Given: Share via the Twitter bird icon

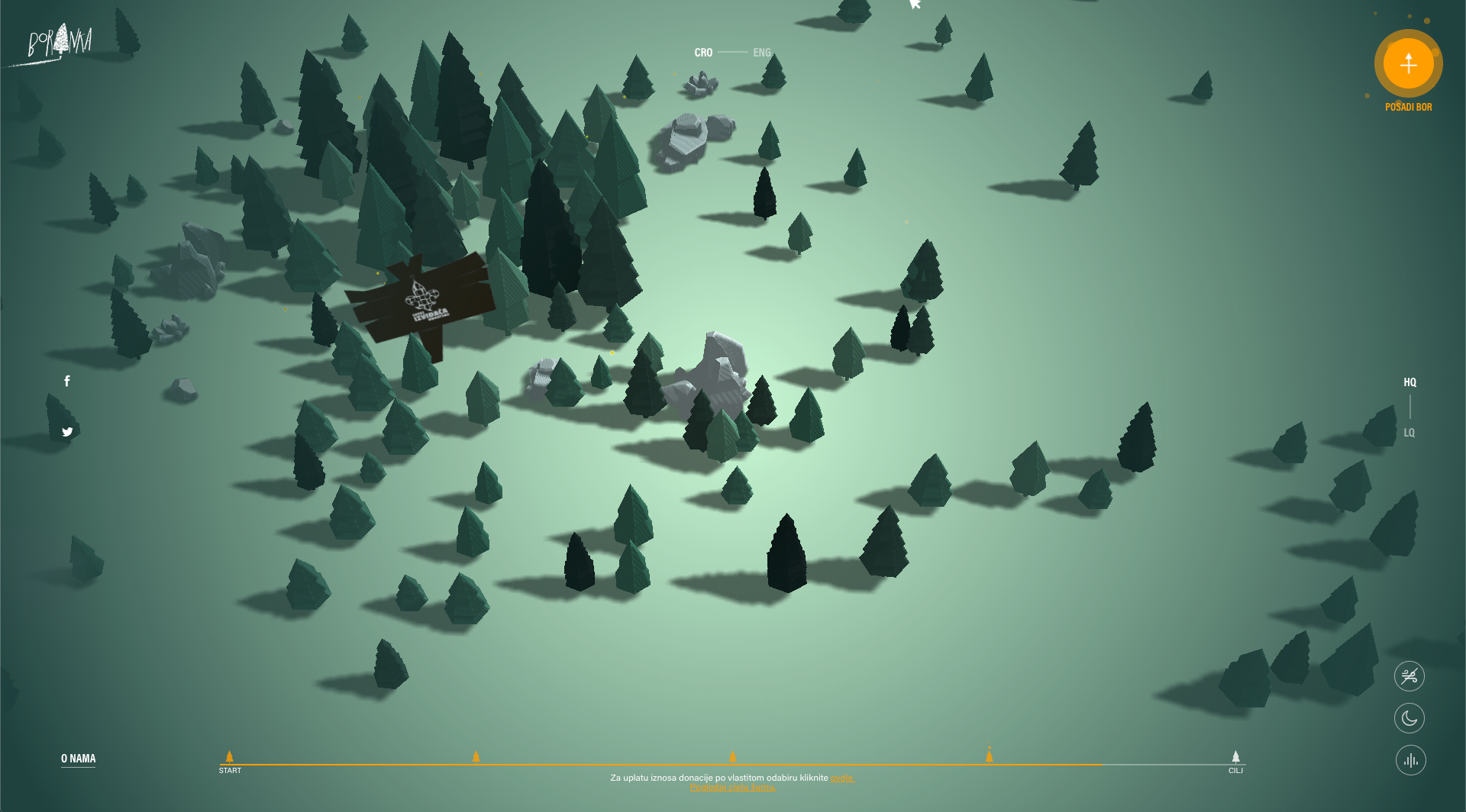Looking at the screenshot, I should 67,432.
